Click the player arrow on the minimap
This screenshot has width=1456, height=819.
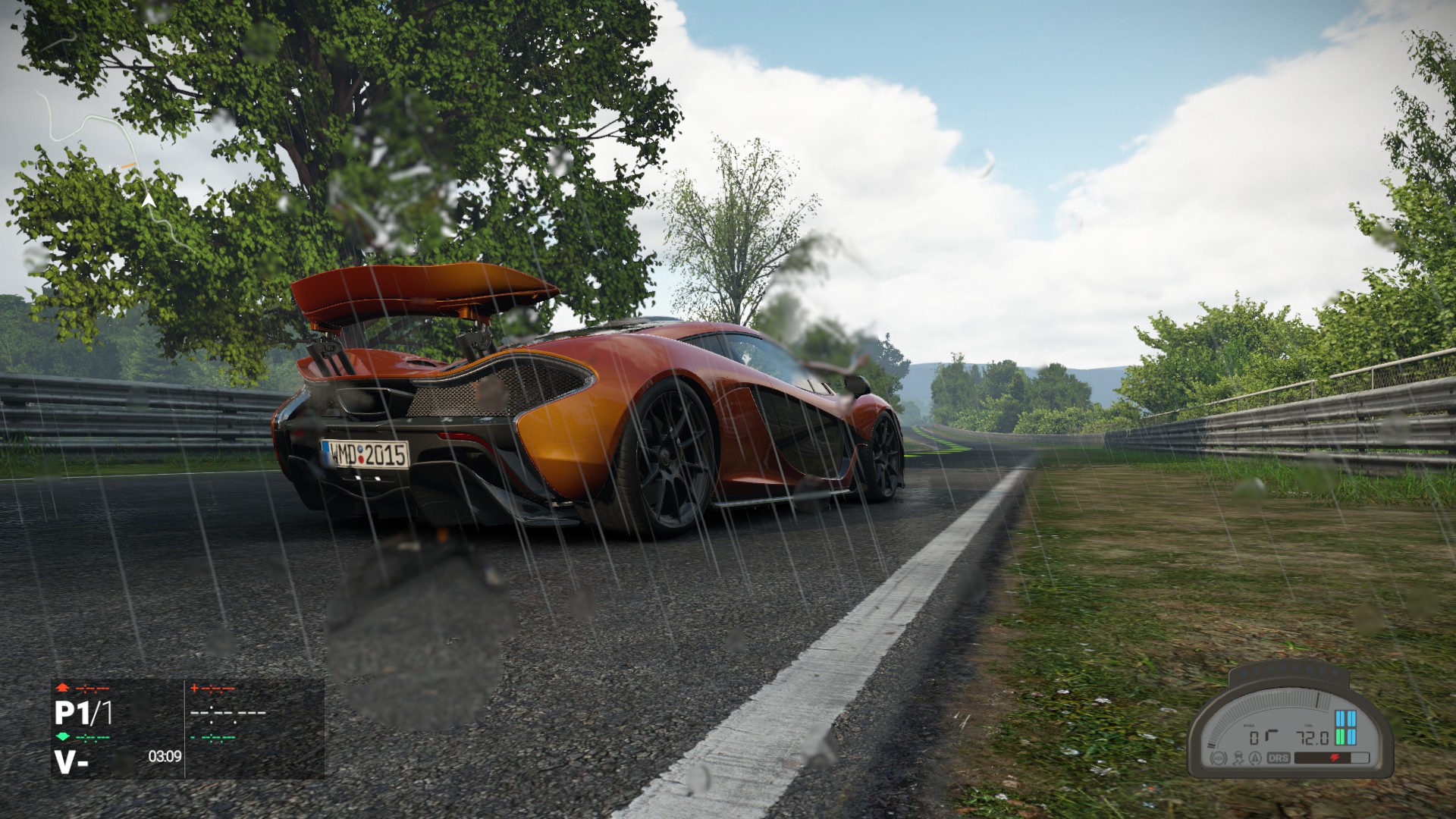[149, 201]
